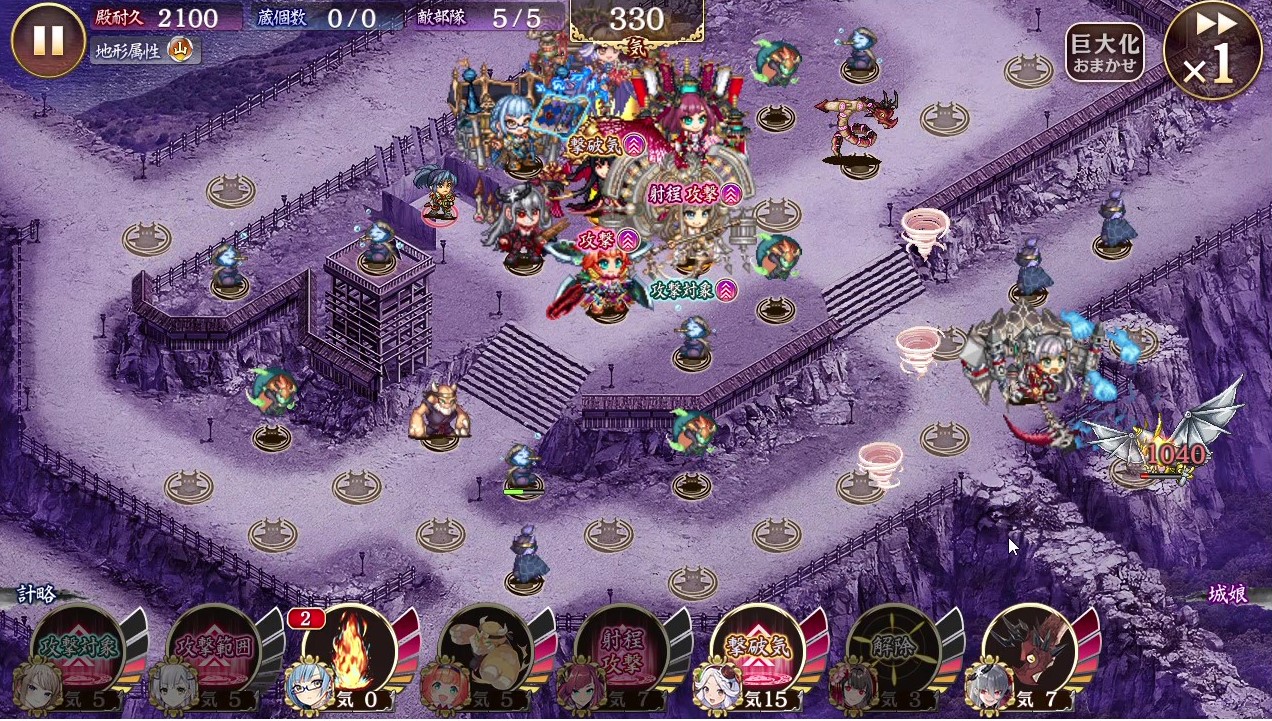Open the 計略 stratagem panel
1272x721 pixels.
coord(37,594)
